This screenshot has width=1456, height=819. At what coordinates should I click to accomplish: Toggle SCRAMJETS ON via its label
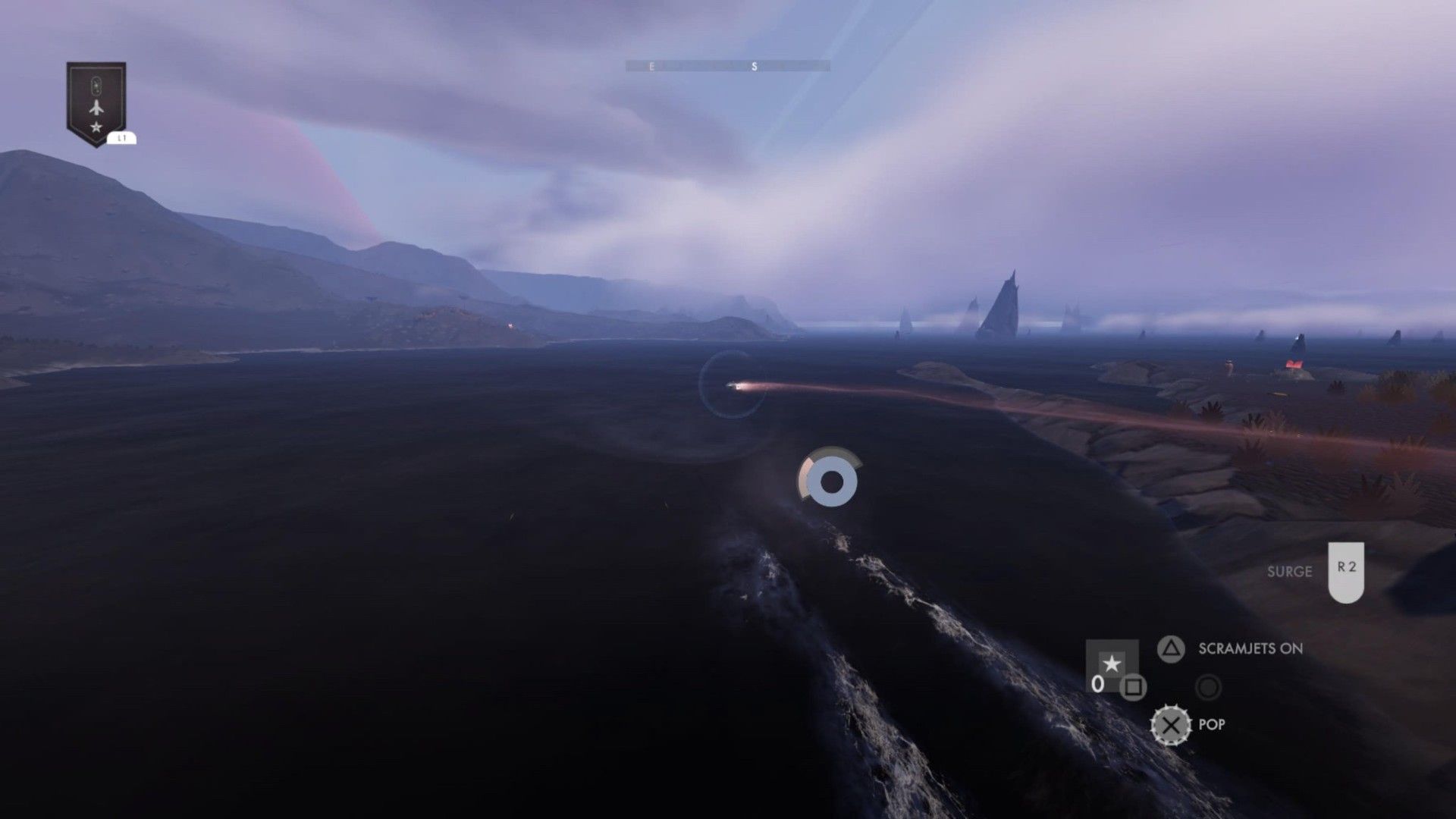[1250, 649]
